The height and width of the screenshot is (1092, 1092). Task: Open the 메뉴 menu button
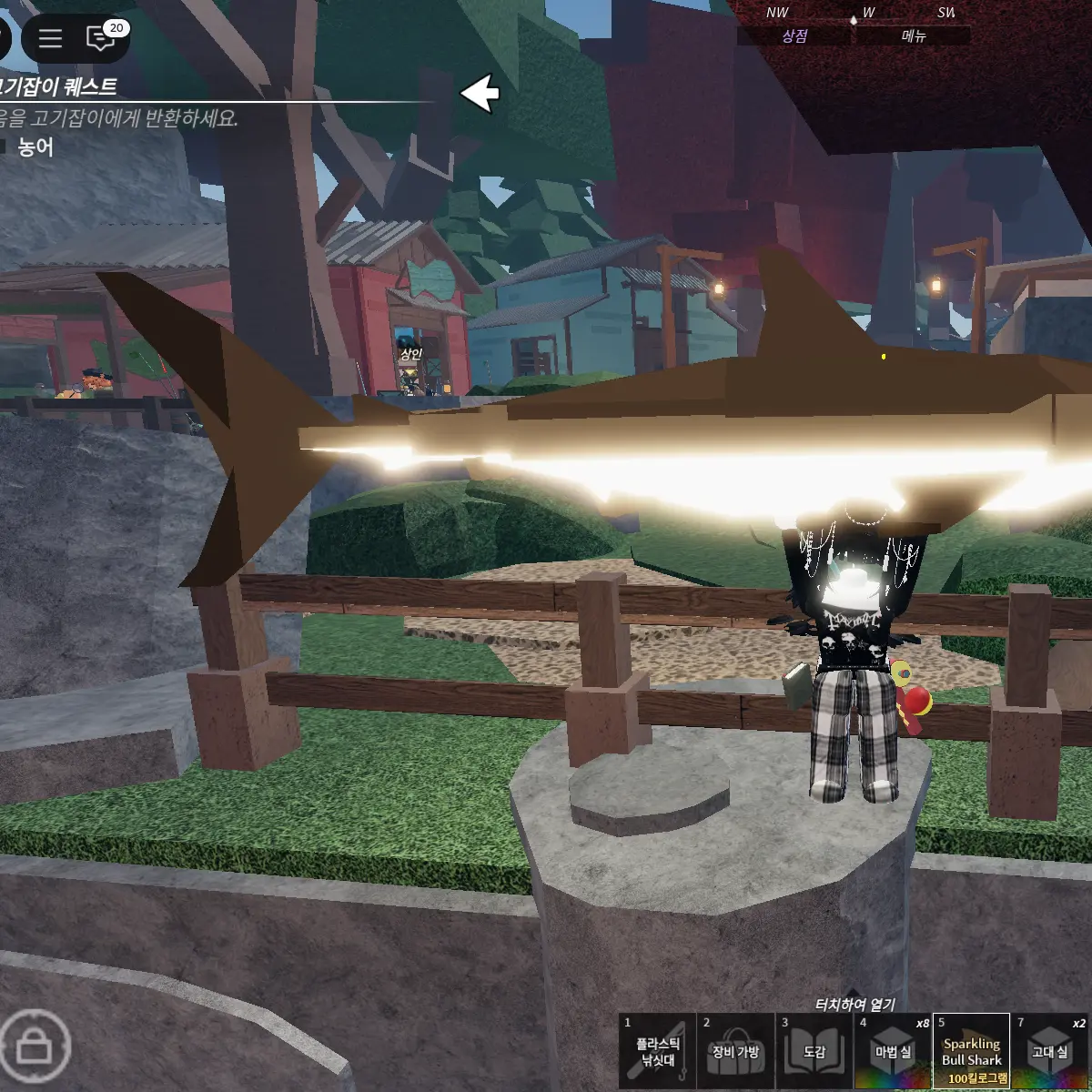[913, 36]
